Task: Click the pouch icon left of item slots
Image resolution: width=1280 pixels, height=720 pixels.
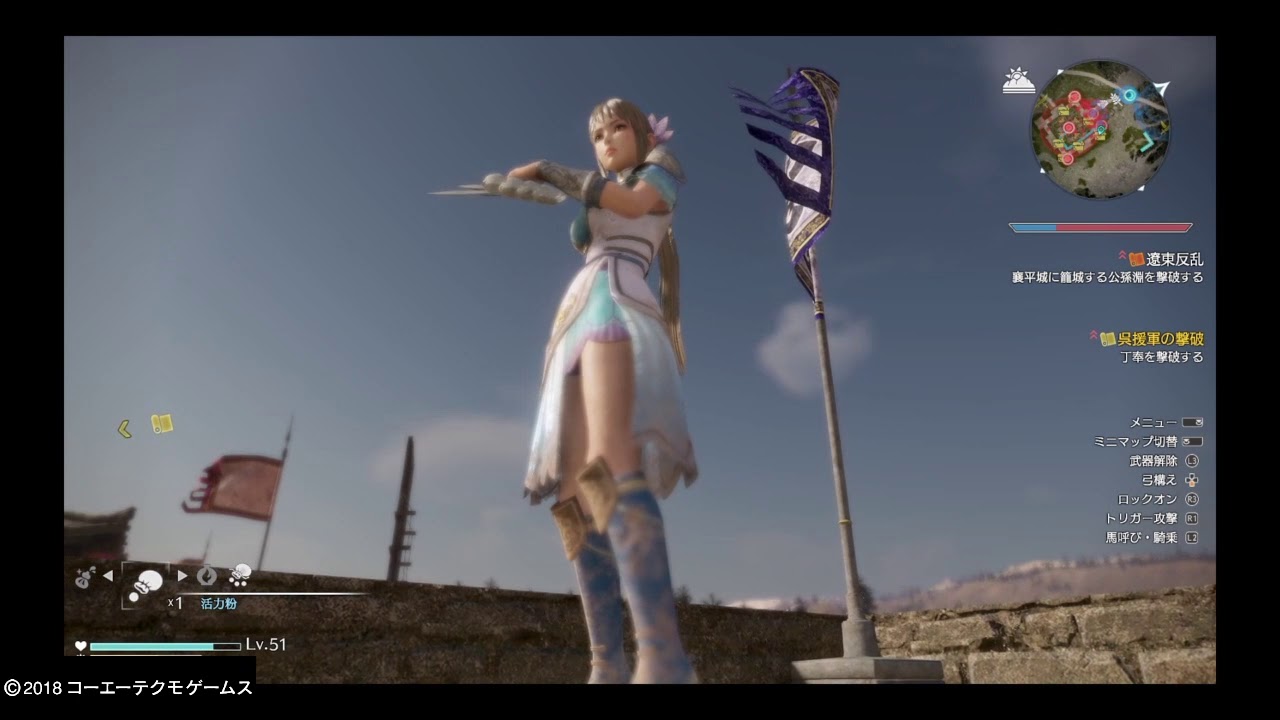Action: 82,577
